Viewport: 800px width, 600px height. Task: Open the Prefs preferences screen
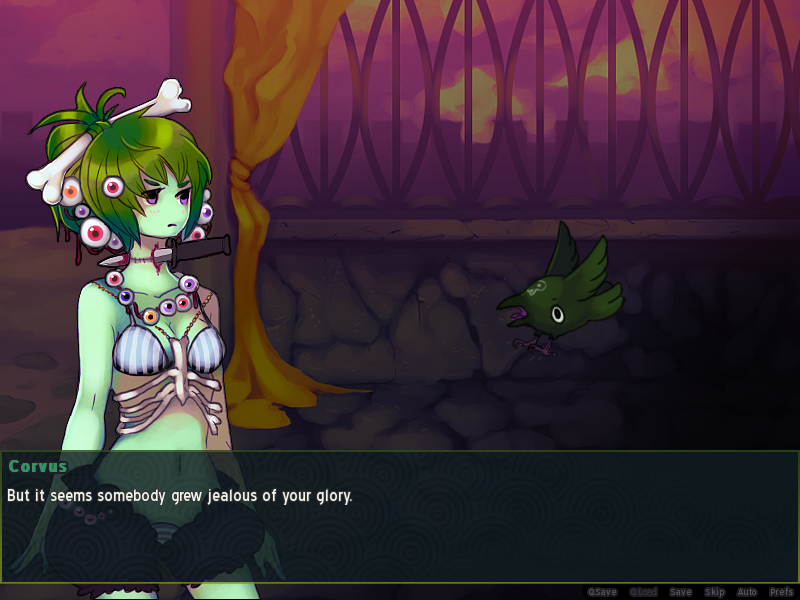781,592
